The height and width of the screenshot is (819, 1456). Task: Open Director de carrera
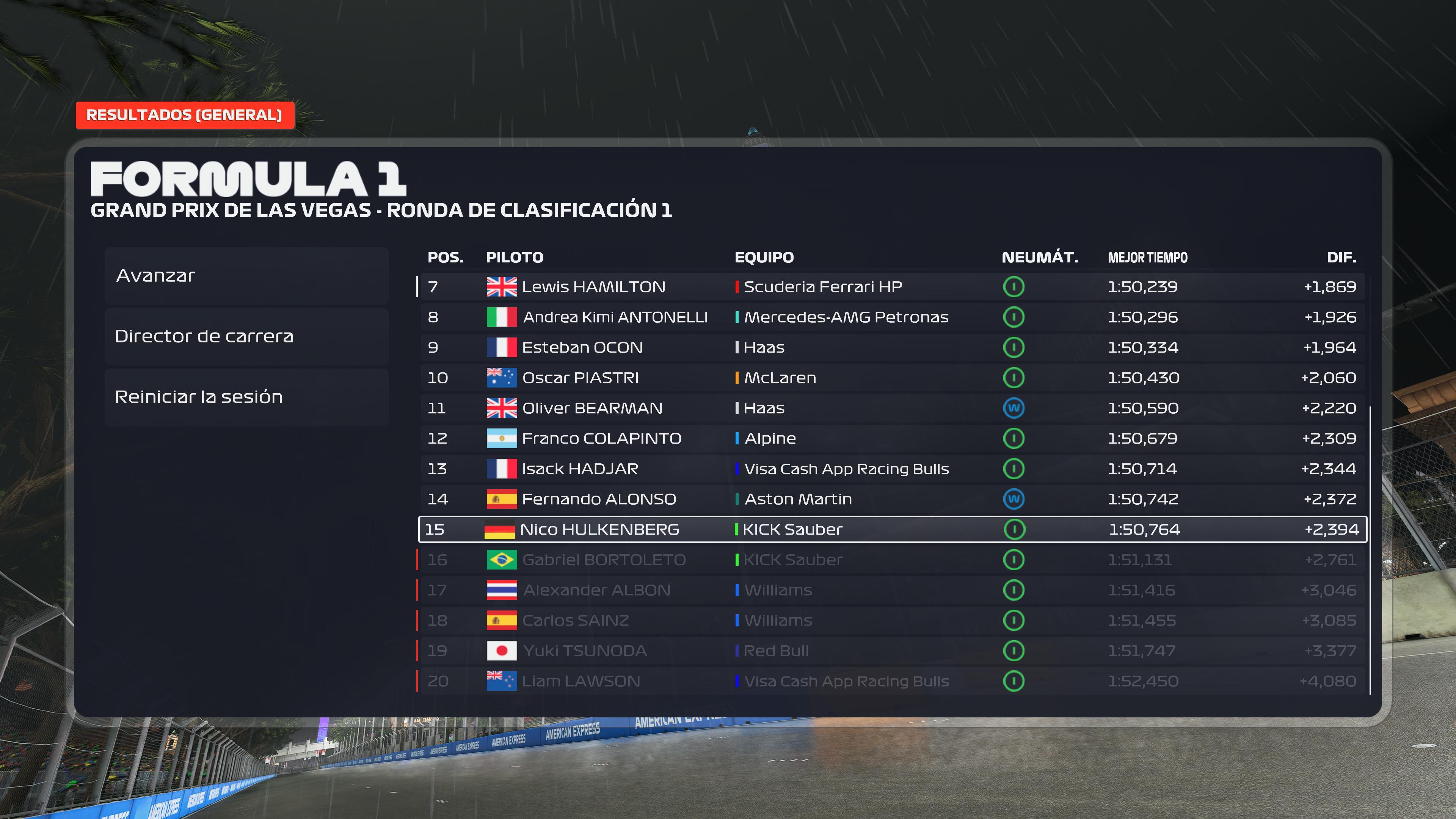pos(246,336)
